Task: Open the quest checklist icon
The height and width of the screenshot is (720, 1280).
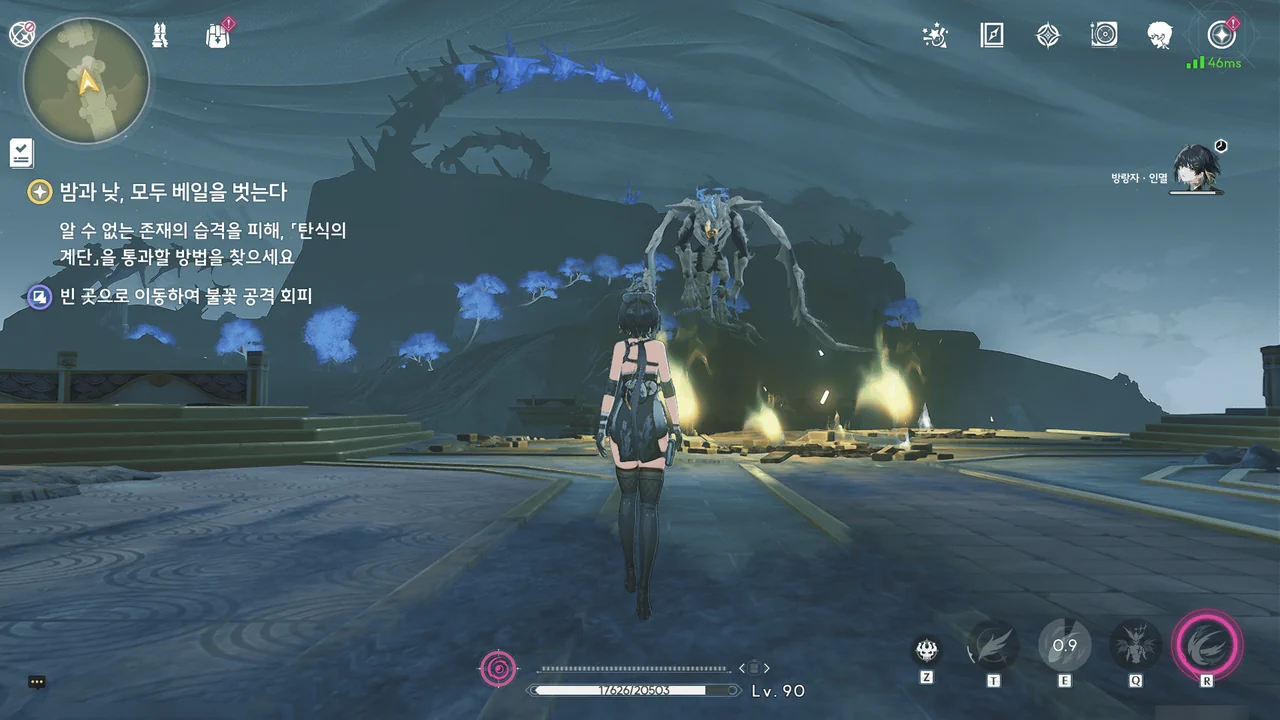Action: coord(22,153)
